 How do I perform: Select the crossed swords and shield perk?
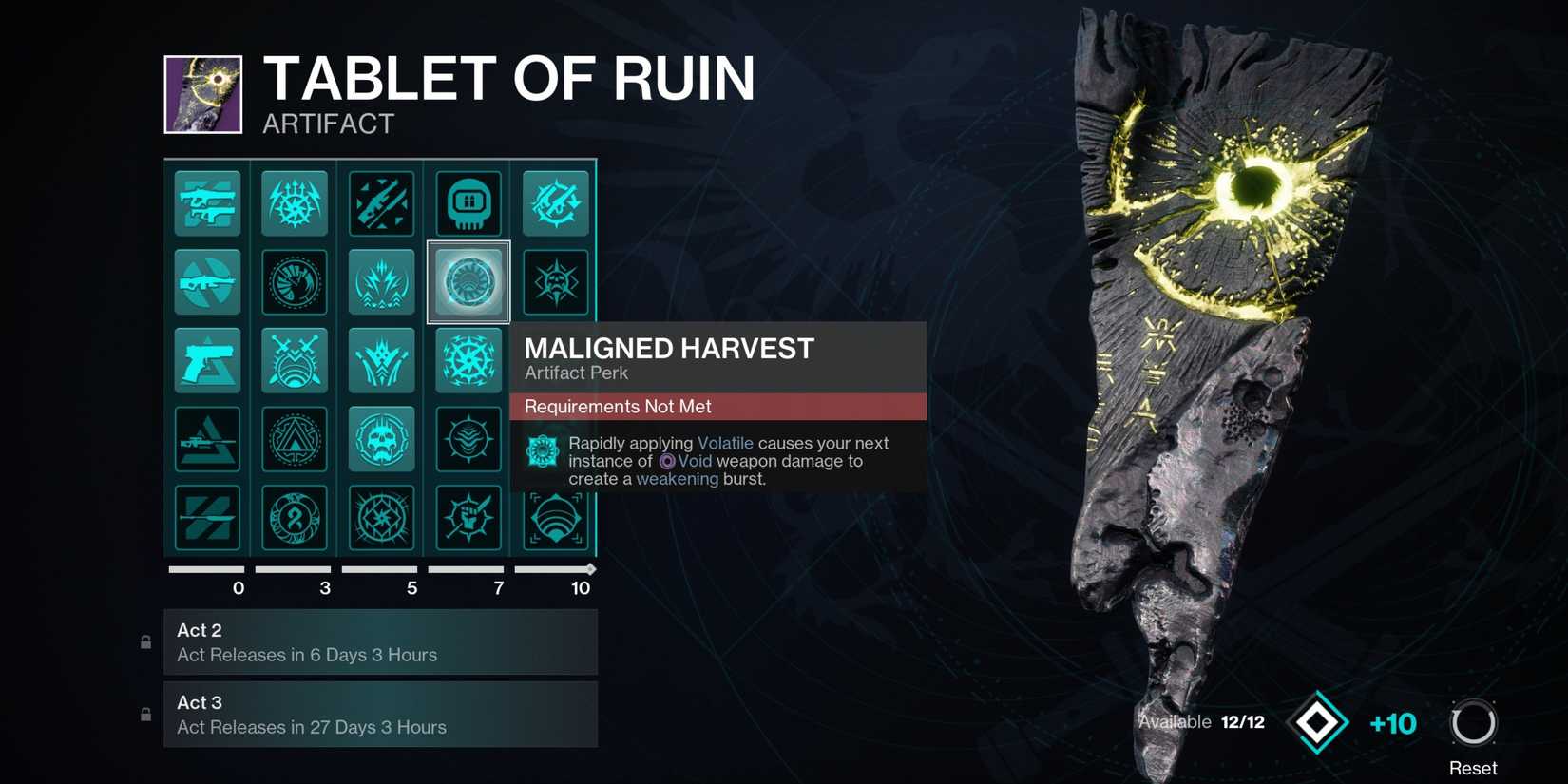(295, 360)
